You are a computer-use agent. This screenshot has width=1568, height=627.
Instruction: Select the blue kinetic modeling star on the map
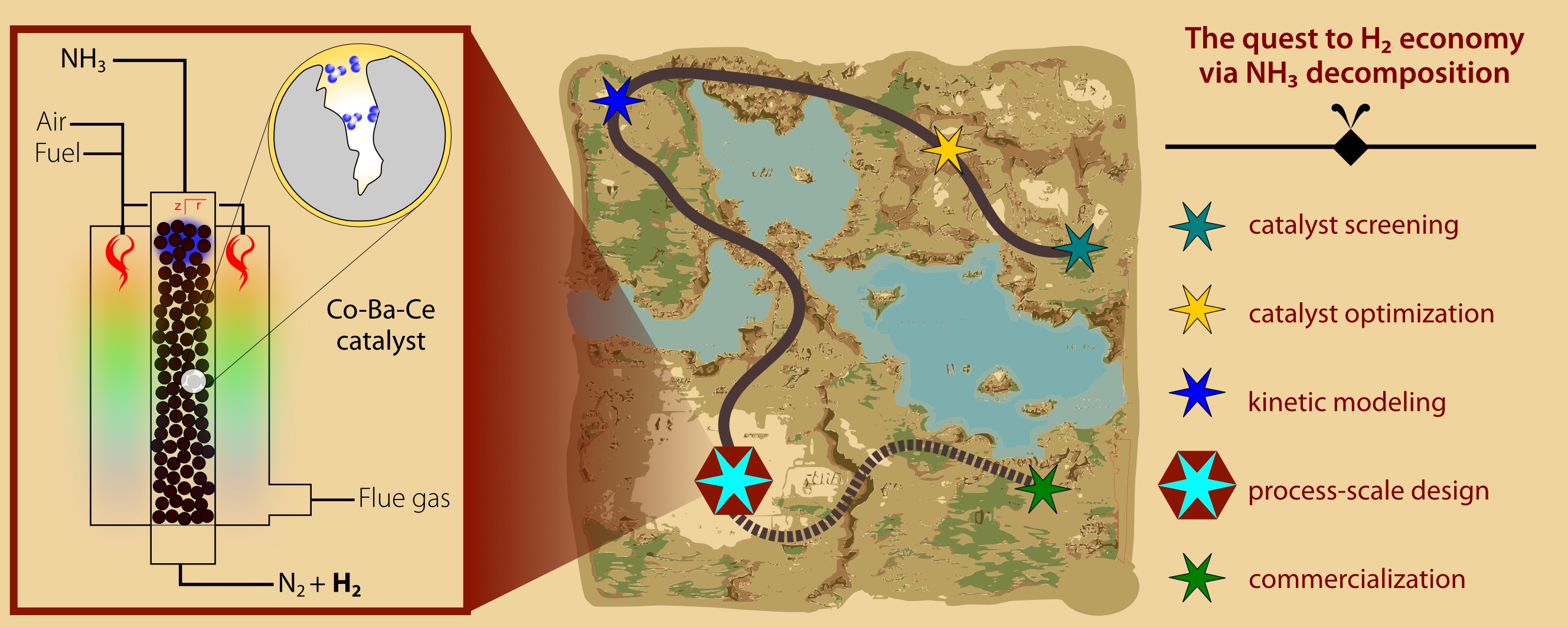(x=617, y=100)
